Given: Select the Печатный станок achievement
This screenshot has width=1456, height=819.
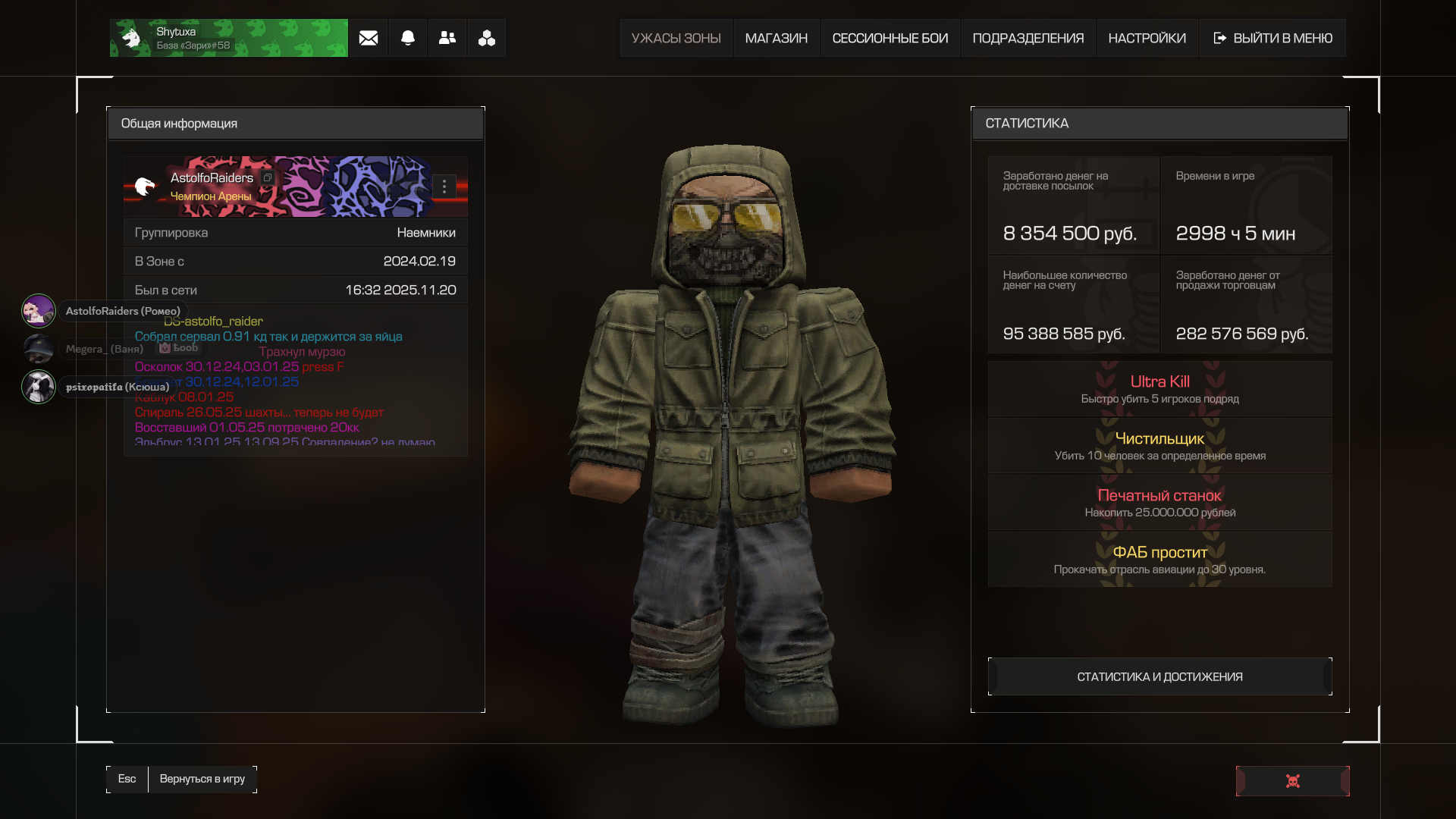Looking at the screenshot, I should 1159,503.
